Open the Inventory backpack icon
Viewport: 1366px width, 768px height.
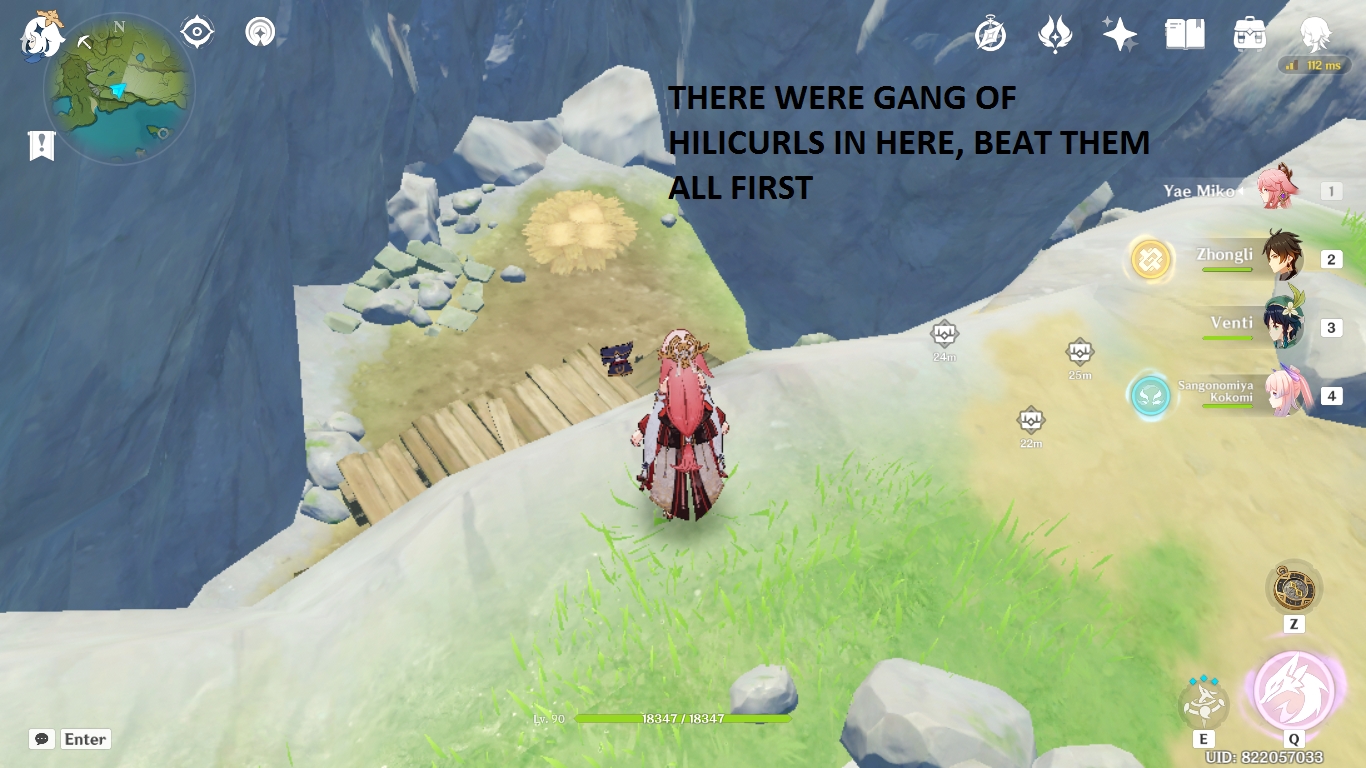pyautogui.click(x=1248, y=33)
